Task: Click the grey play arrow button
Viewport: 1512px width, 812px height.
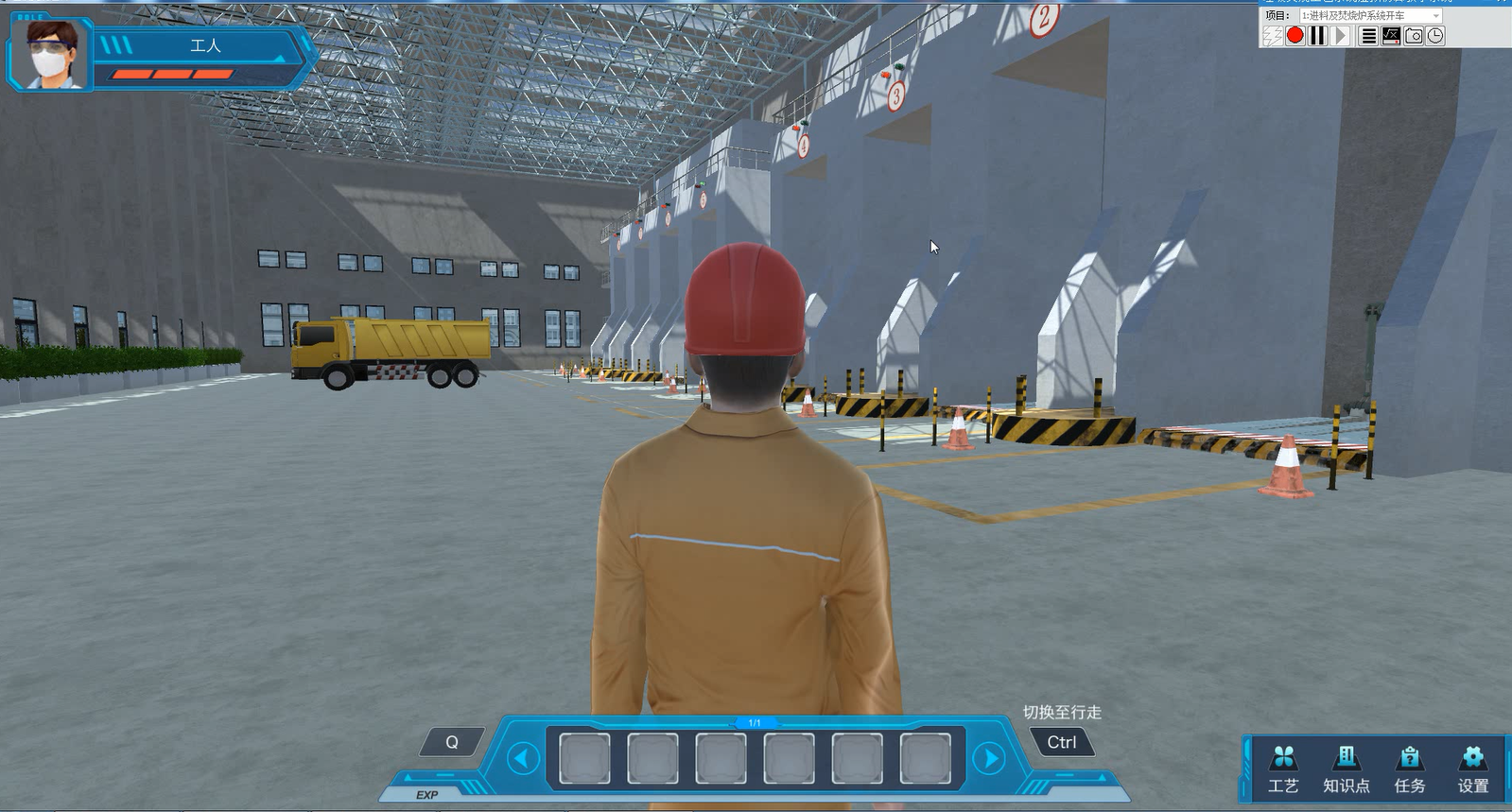Action: click(1341, 36)
